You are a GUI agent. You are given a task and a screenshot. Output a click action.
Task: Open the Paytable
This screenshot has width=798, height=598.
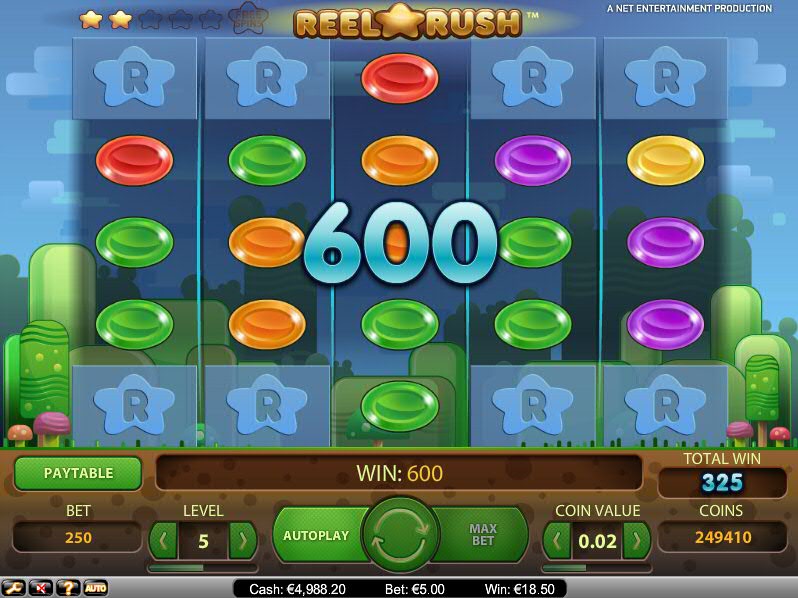pyautogui.click(x=77, y=473)
